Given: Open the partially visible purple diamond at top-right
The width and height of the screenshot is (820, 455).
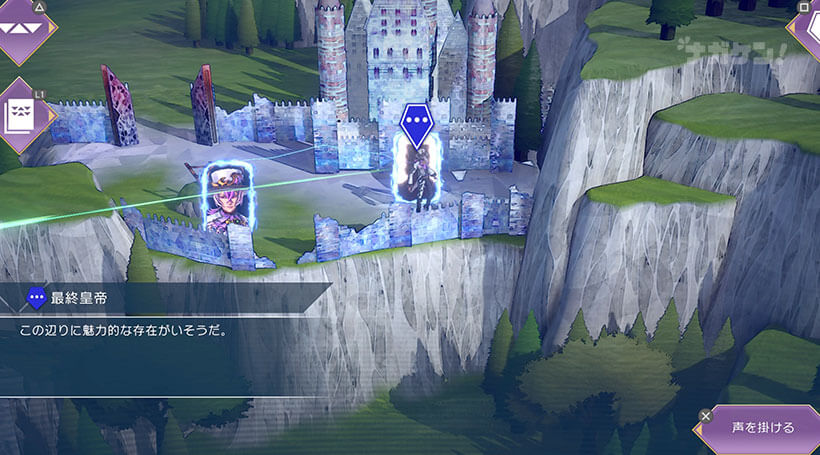Looking at the screenshot, I should pyautogui.click(x=806, y=28).
